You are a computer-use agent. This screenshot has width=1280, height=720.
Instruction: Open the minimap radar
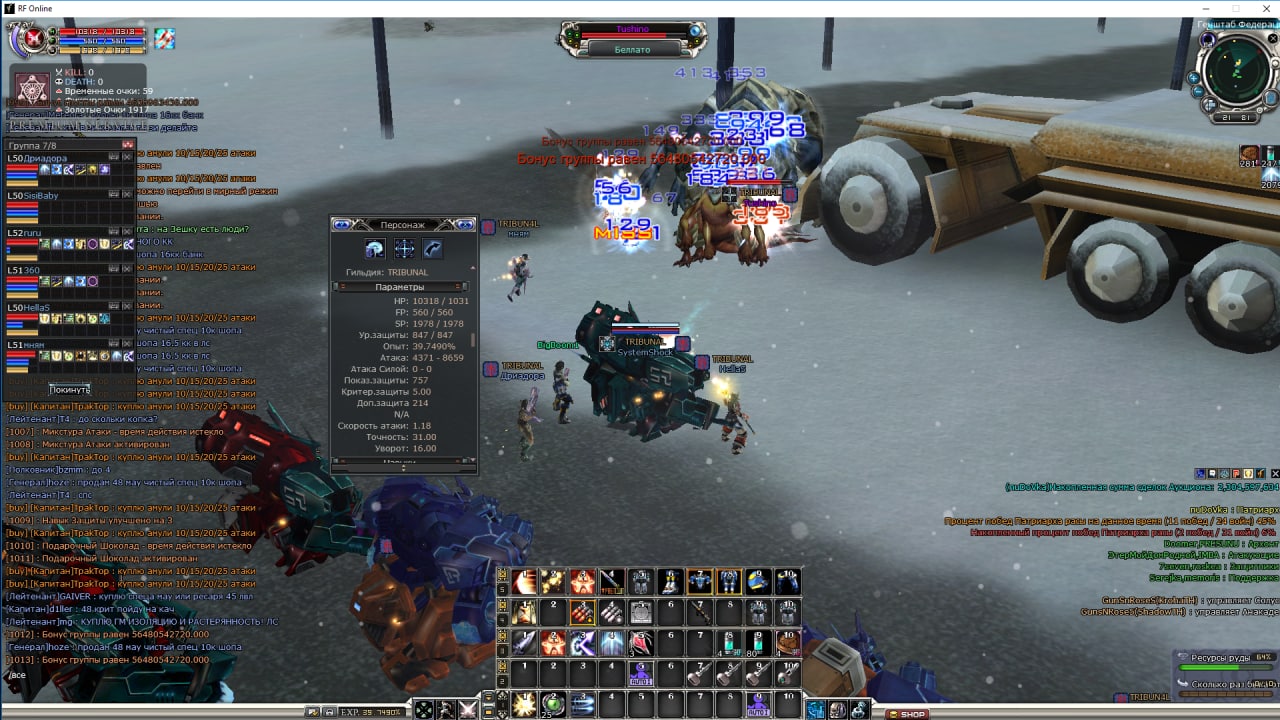click(x=1238, y=75)
